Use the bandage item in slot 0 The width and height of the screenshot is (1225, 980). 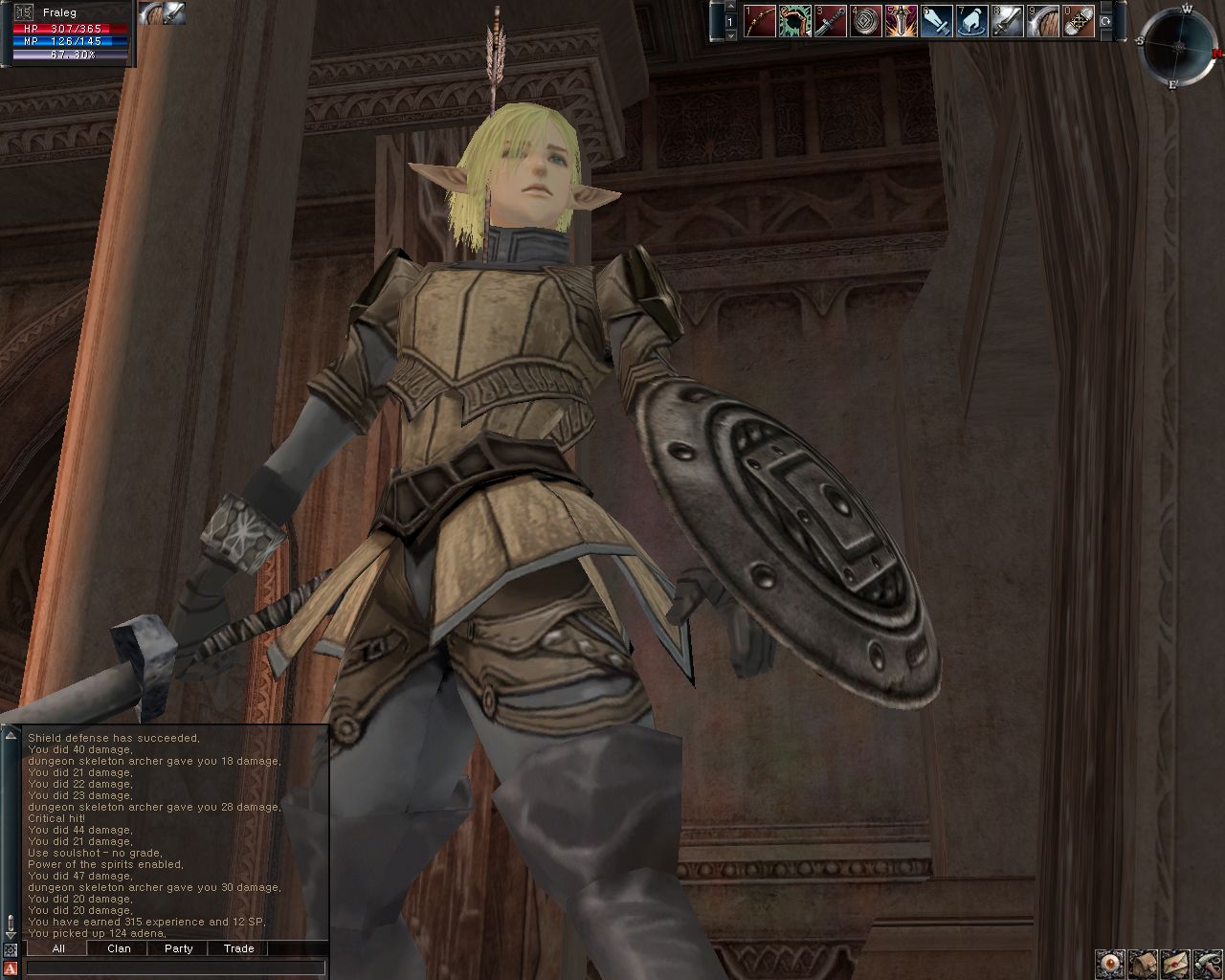click(1079, 21)
